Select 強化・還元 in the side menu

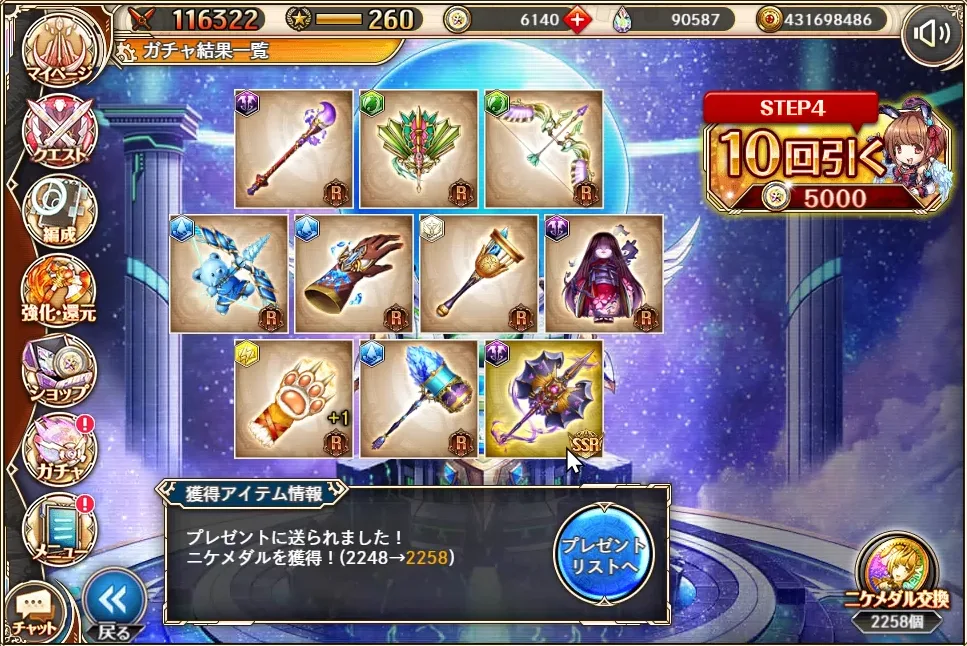click(x=58, y=292)
